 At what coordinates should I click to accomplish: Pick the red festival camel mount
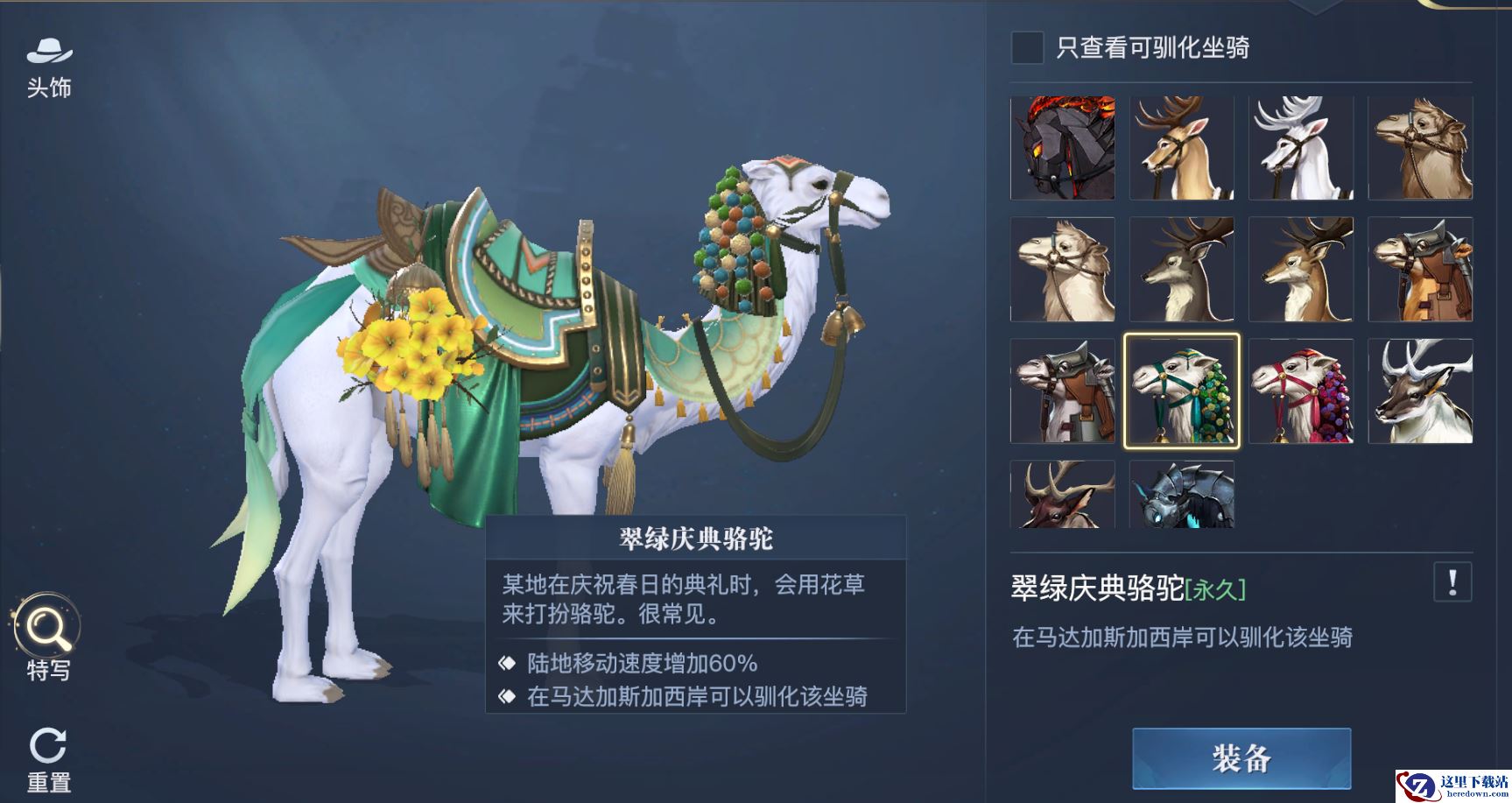pyautogui.click(x=1300, y=391)
